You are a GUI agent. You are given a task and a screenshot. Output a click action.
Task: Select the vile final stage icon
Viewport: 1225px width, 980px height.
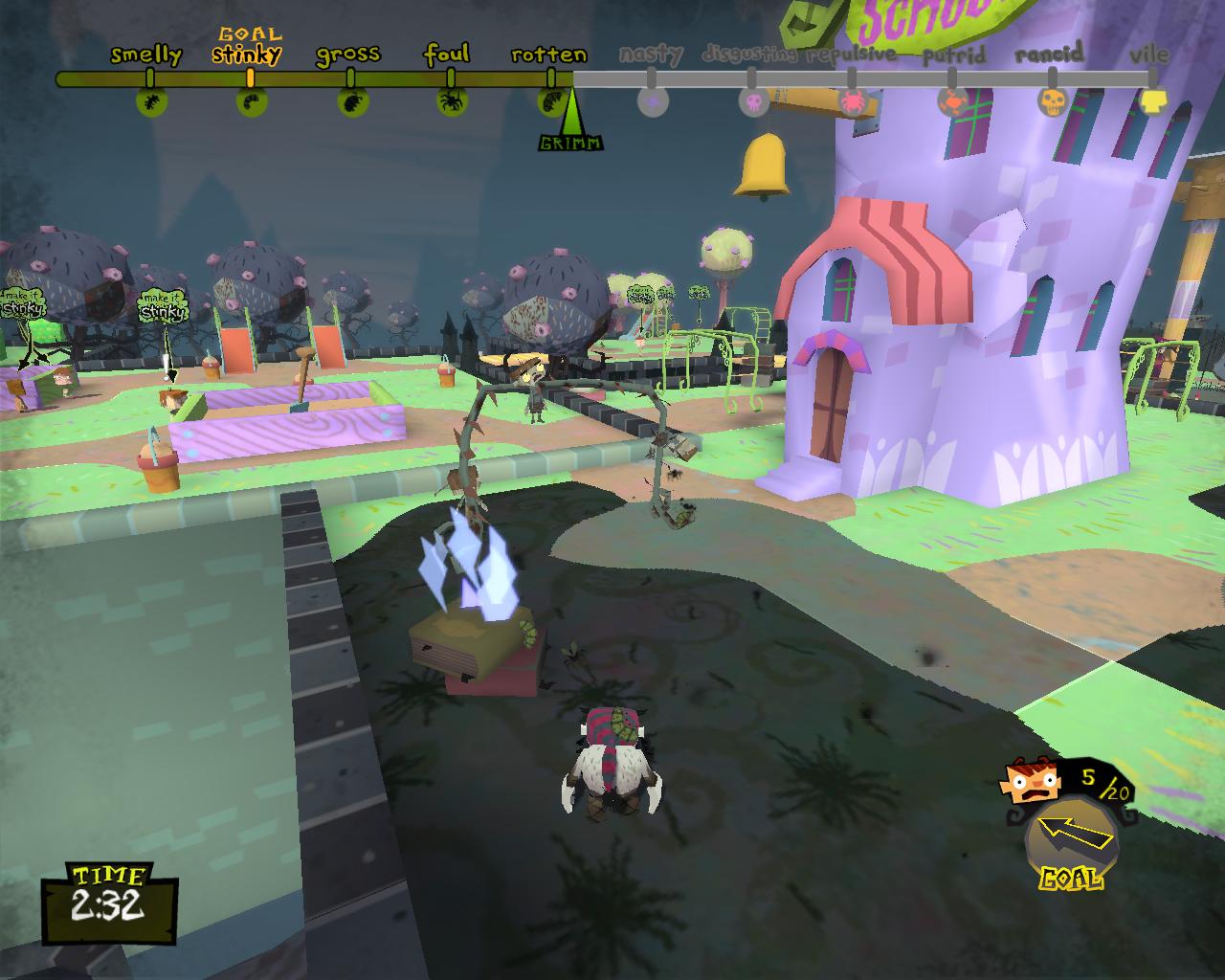tap(1152, 100)
